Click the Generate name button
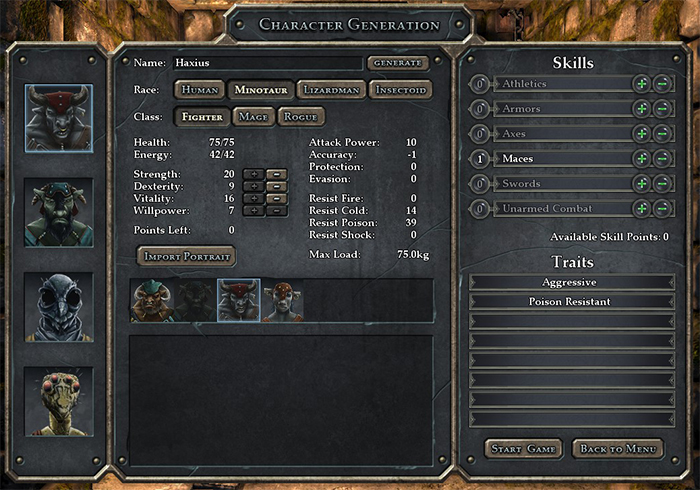 [398, 63]
